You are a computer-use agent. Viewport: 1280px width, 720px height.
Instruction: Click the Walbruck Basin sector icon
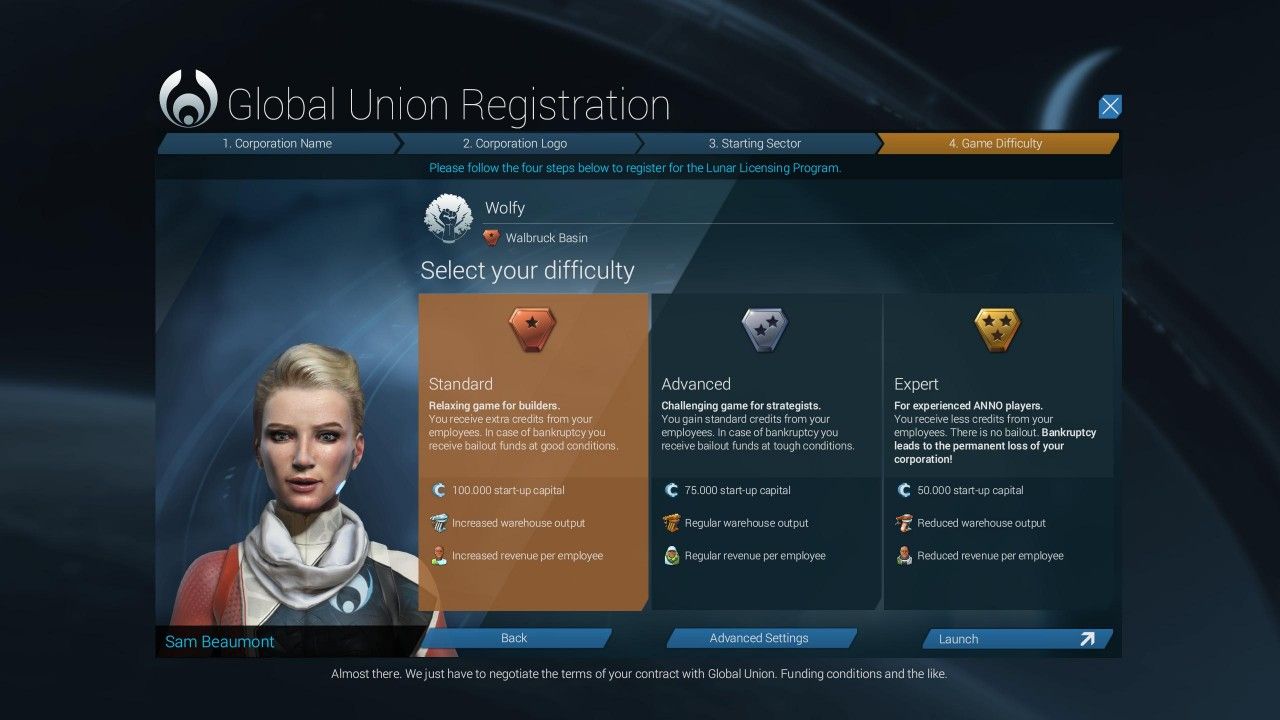[x=491, y=238]
